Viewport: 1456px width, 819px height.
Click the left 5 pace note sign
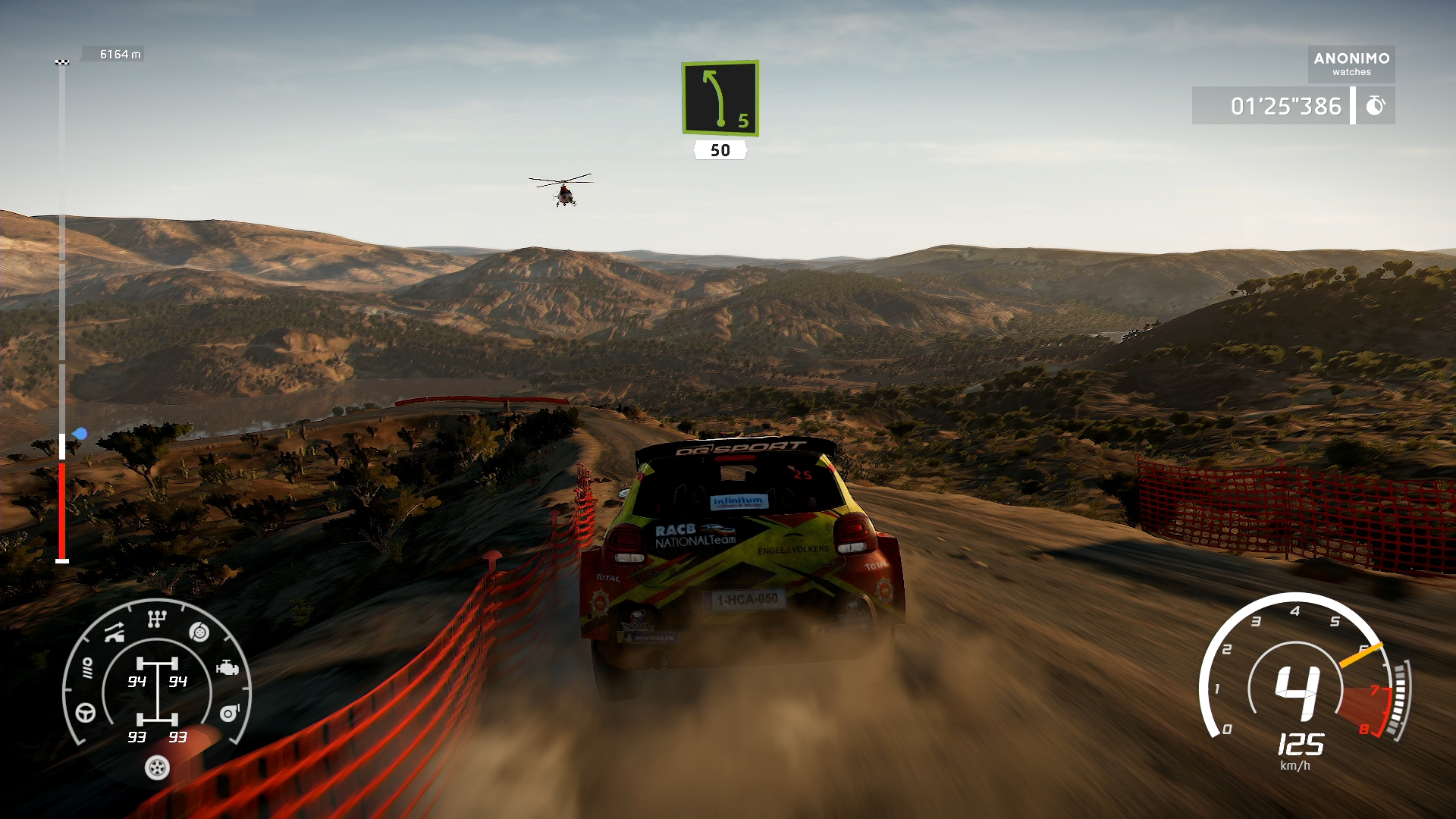pos(720,99)
